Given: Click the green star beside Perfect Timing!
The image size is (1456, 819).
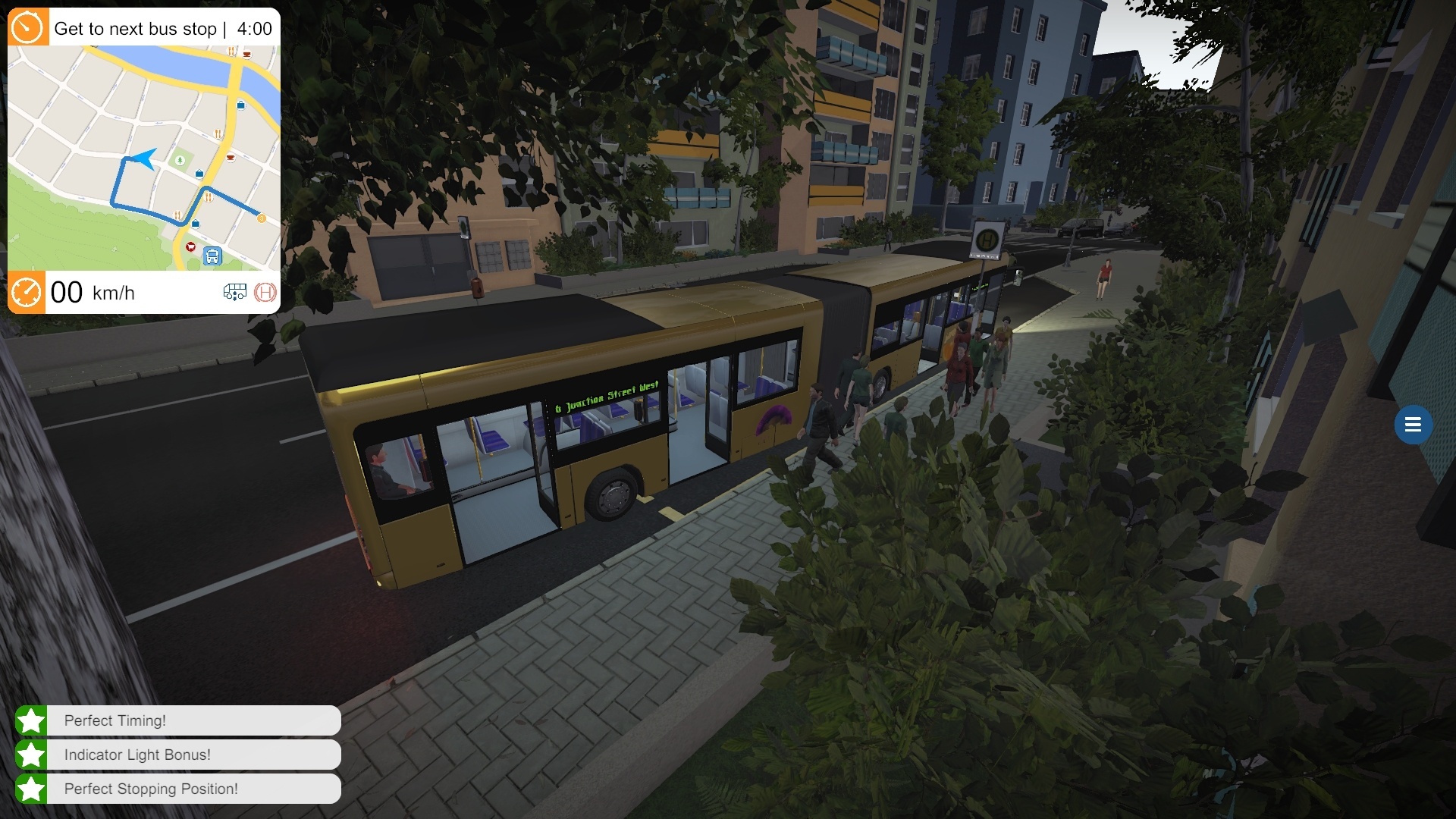Looking at the screenshot, I should pyautogui.click(x=30, y=721).
